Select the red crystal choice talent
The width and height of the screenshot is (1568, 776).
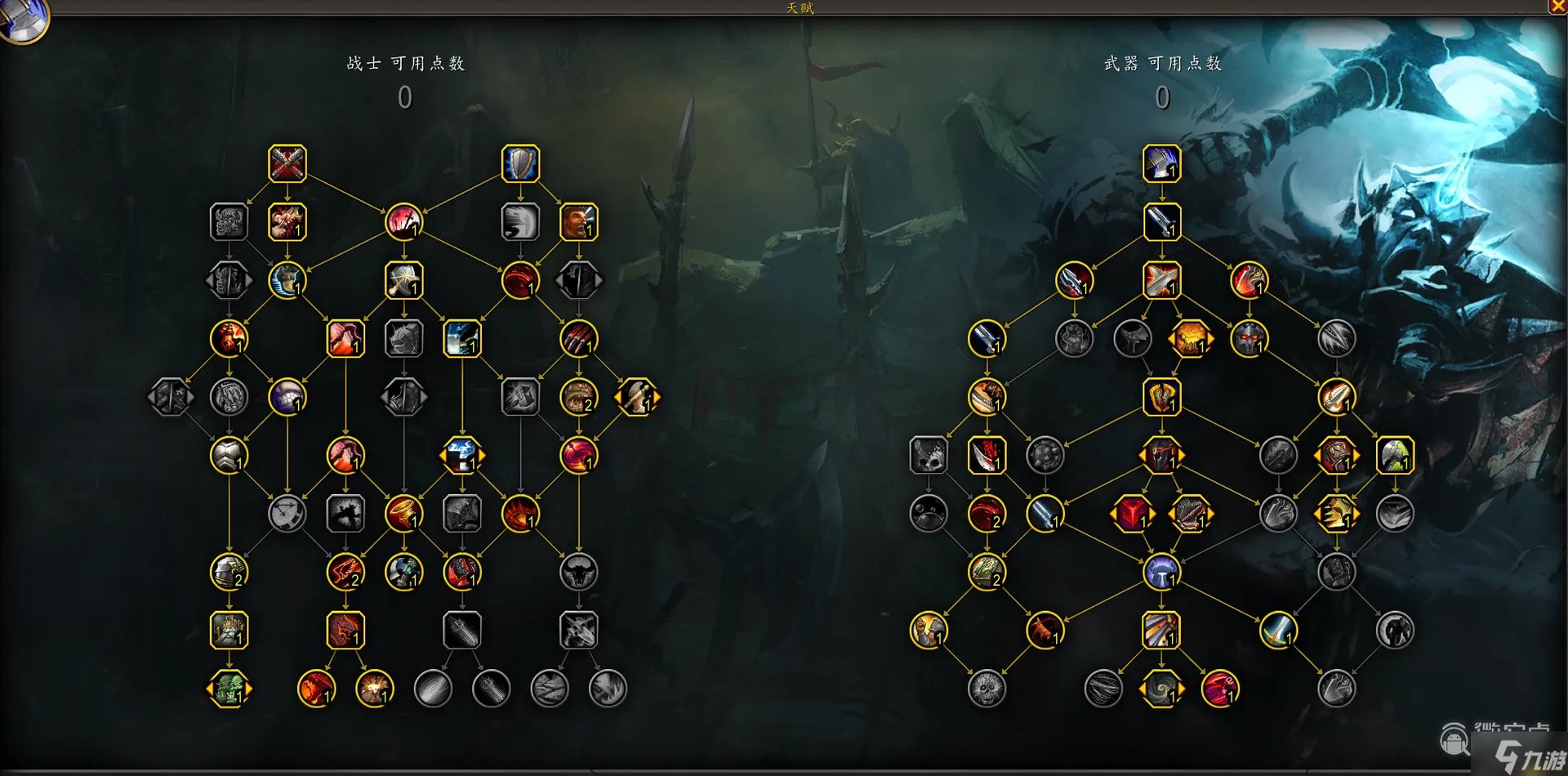coord(1132,514)
